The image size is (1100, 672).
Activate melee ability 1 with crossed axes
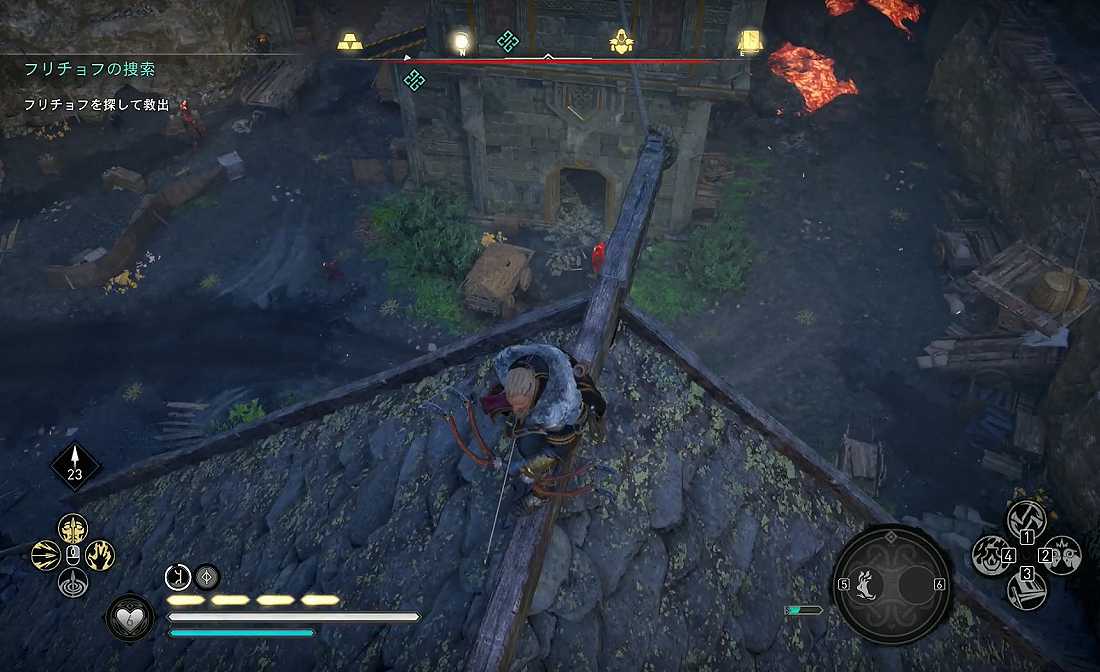coord(1027,519)
